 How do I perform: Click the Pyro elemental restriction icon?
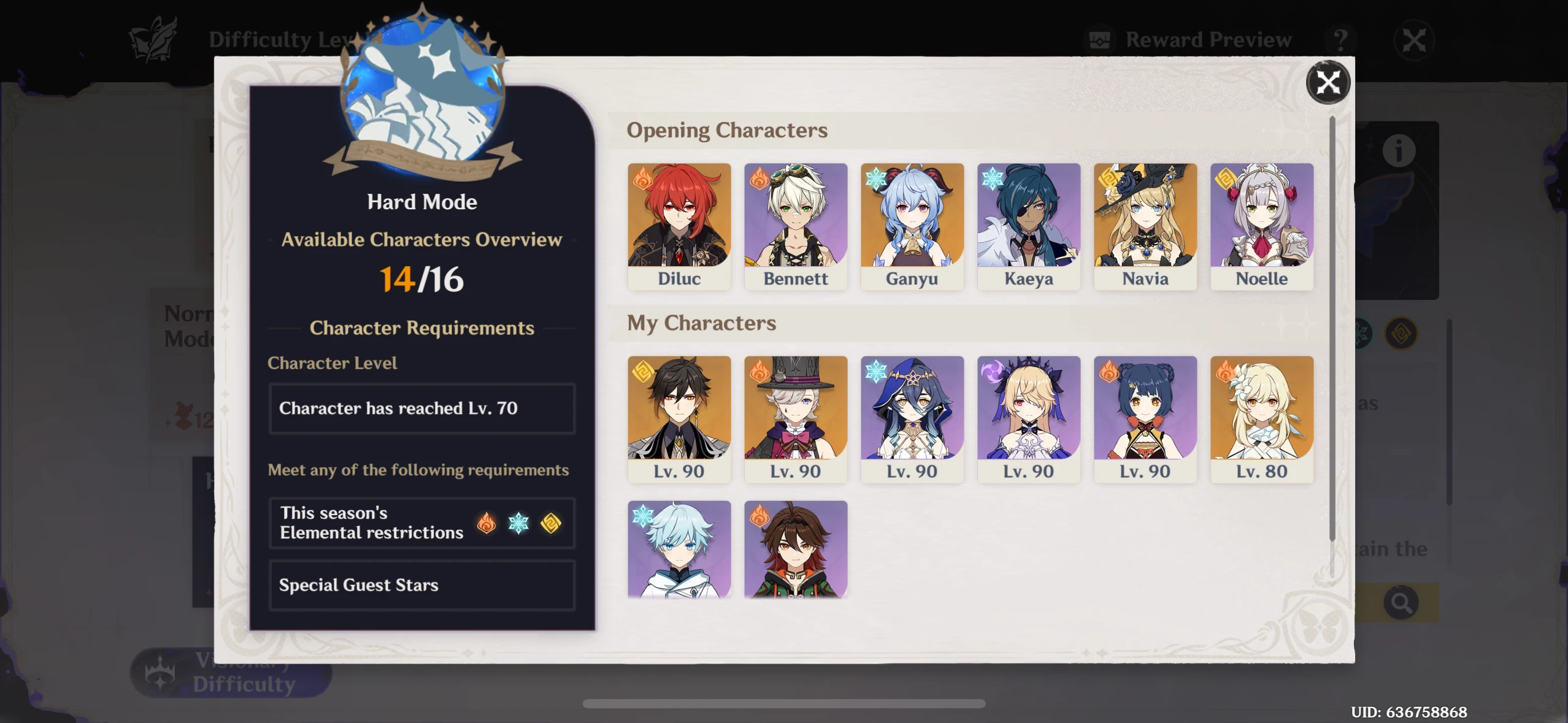(x=486, y=522)
